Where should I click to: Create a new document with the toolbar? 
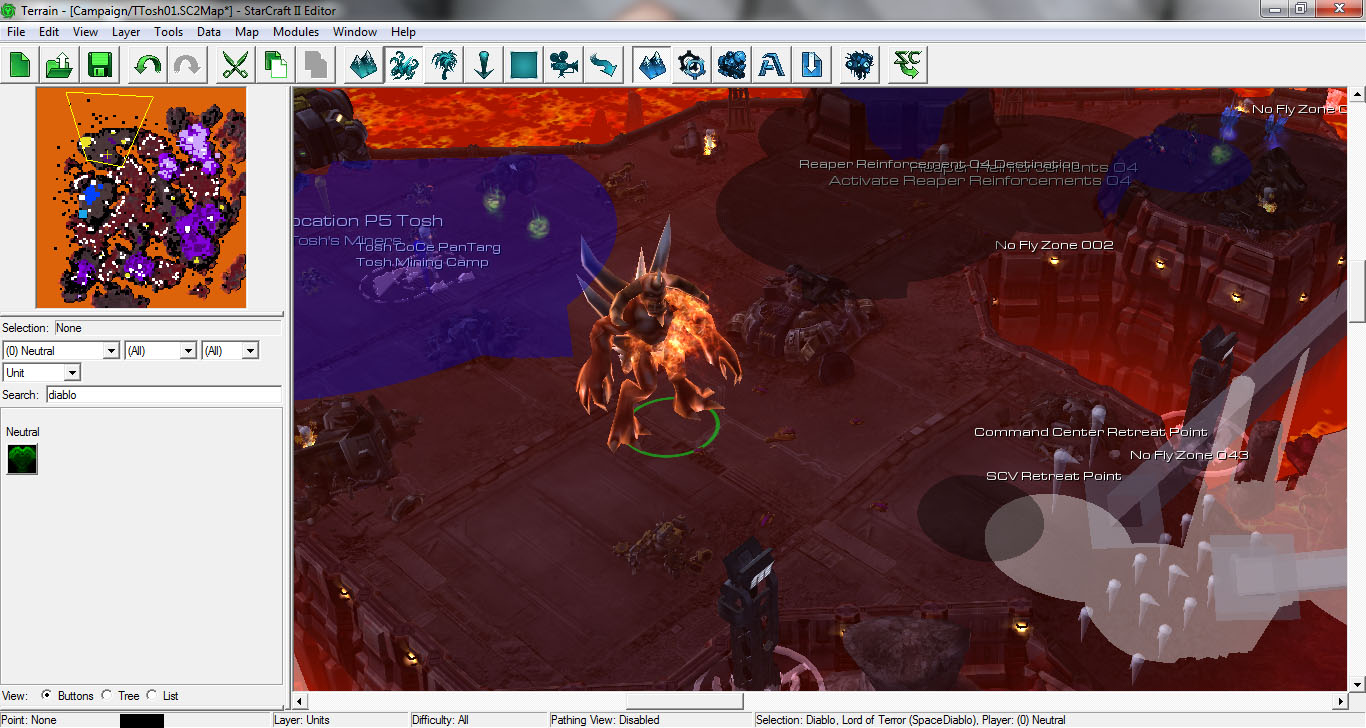coord(20,66)
